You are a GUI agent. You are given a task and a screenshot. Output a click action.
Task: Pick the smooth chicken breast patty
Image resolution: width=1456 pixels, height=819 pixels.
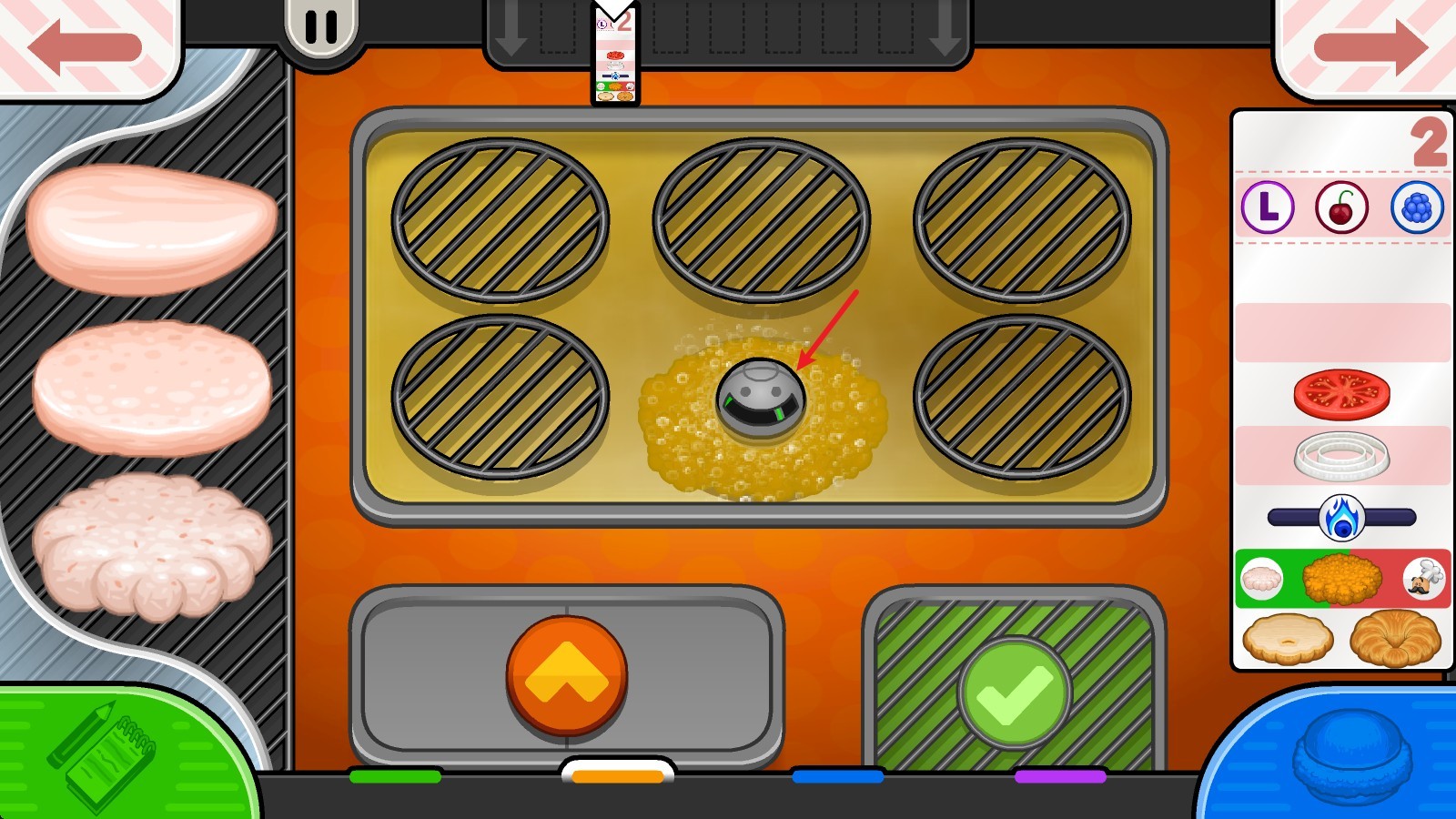click(x=151, y=227)
